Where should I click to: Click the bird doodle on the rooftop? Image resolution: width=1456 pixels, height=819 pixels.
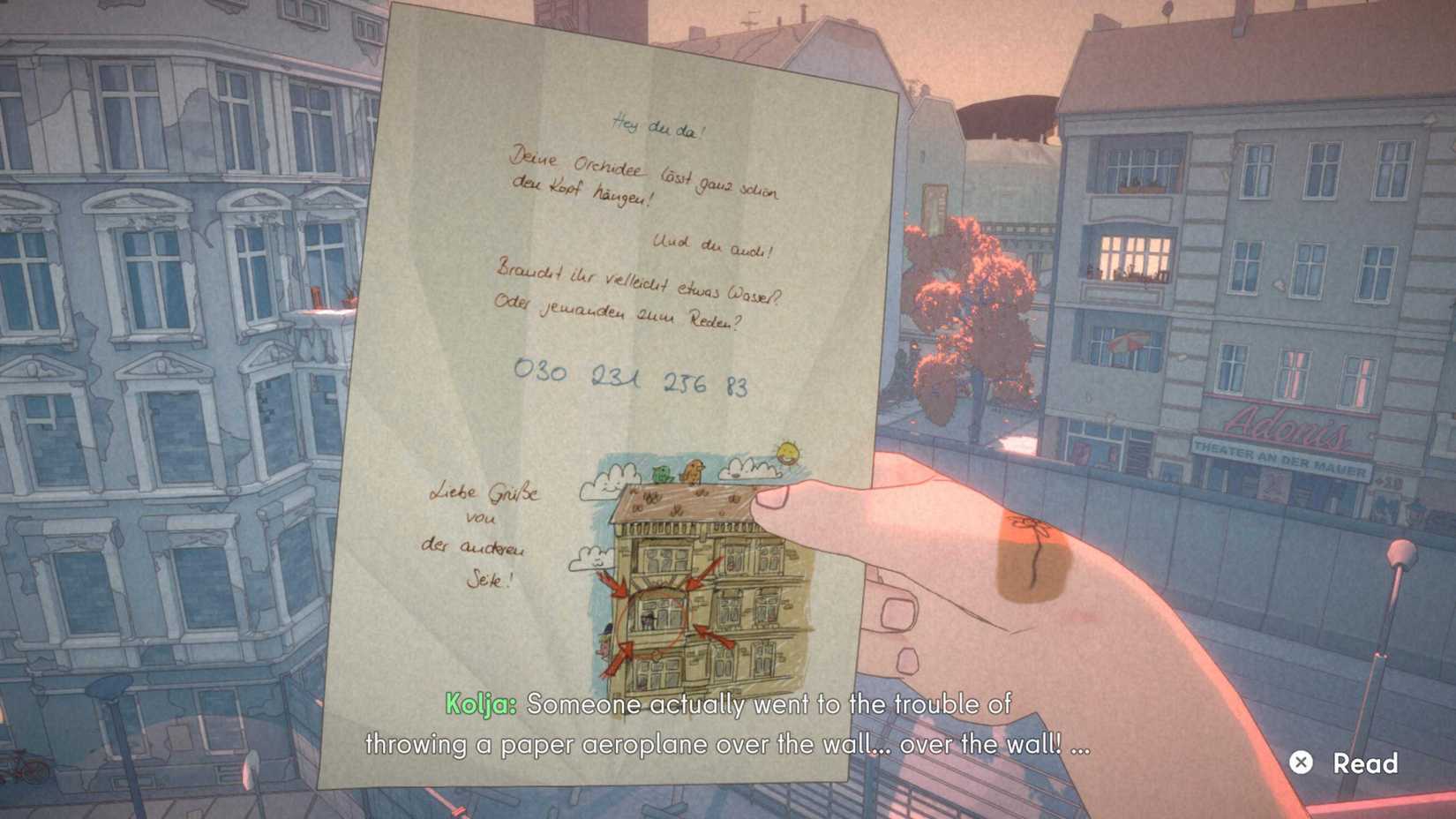tap(694, 469)
